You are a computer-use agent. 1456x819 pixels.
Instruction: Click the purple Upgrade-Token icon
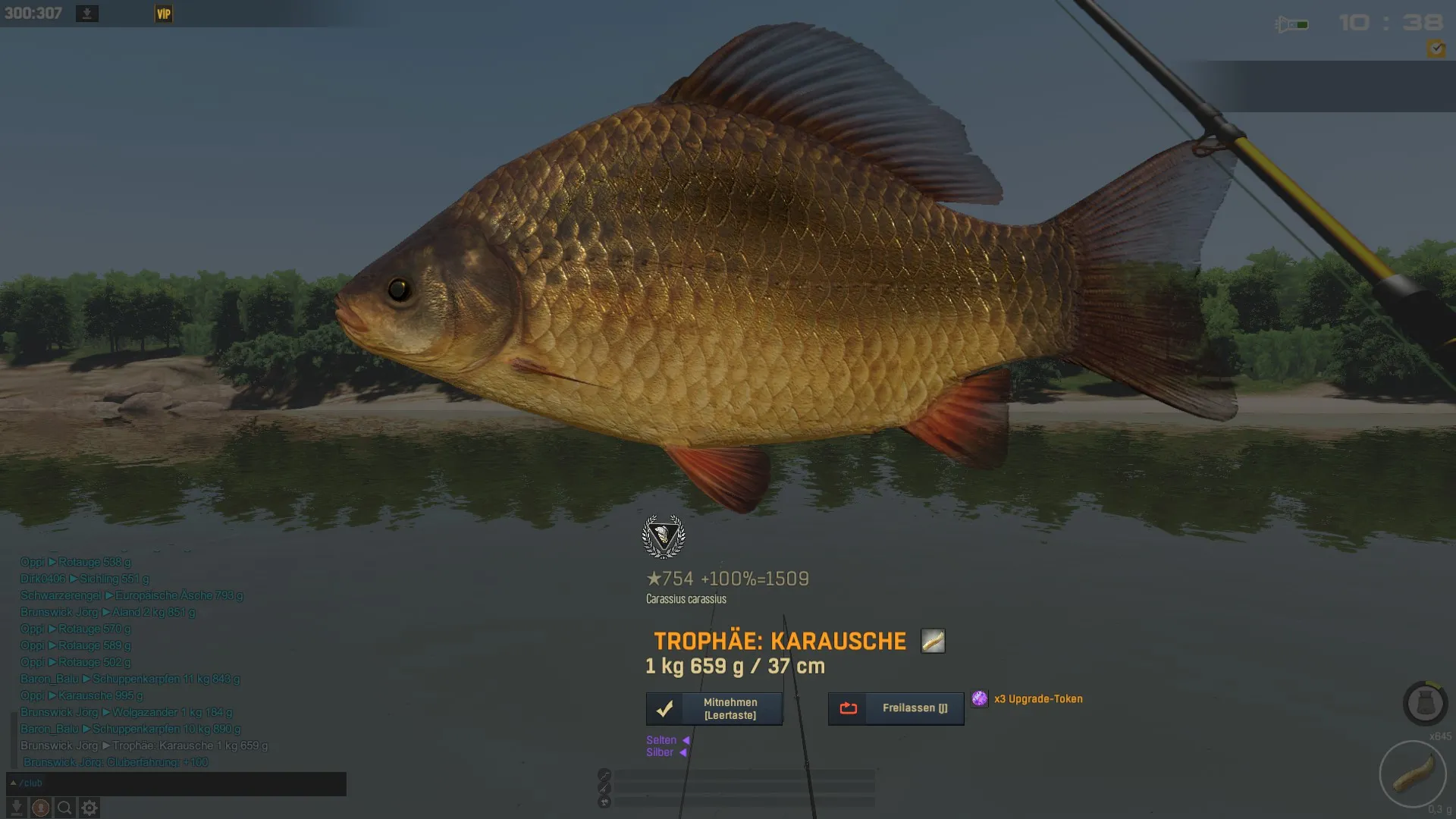coord(980,699)
